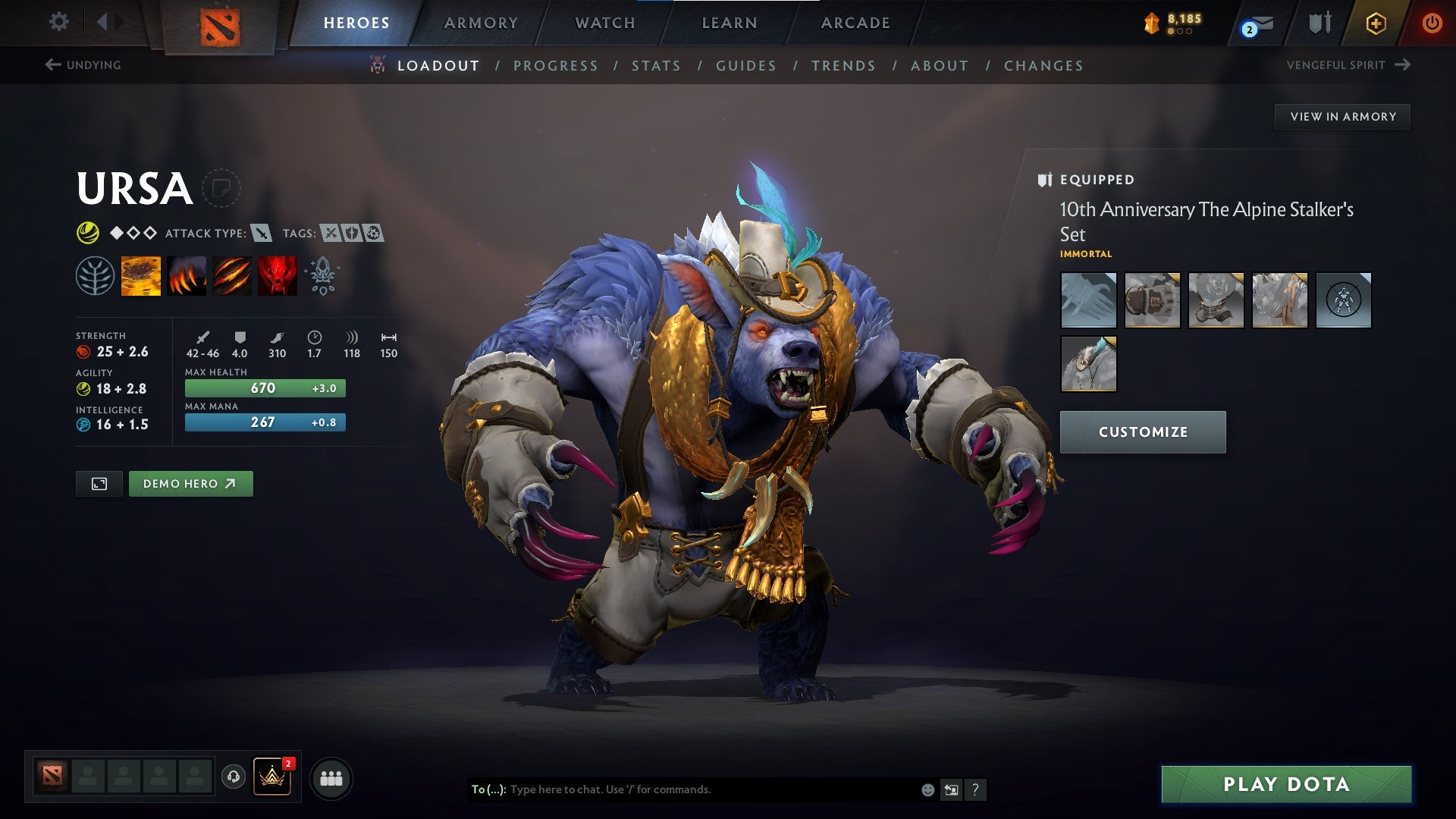Switch to the STATS tab
1456x819 pixels.
point(656,66)
